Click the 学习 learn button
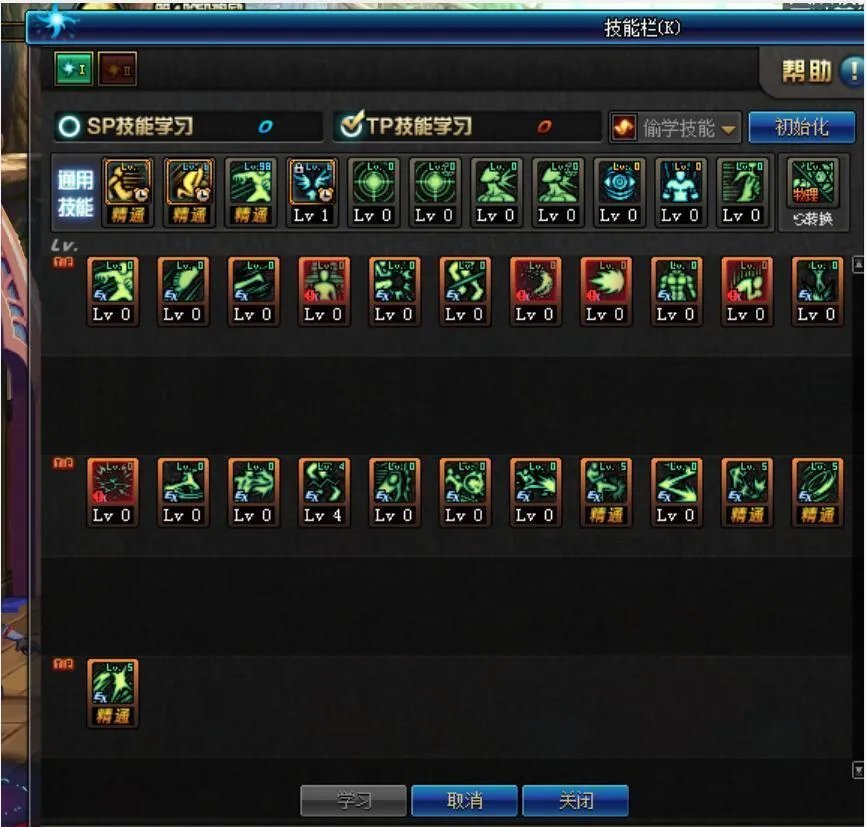This screenshot has height=827, width=866. click(353, 801)
